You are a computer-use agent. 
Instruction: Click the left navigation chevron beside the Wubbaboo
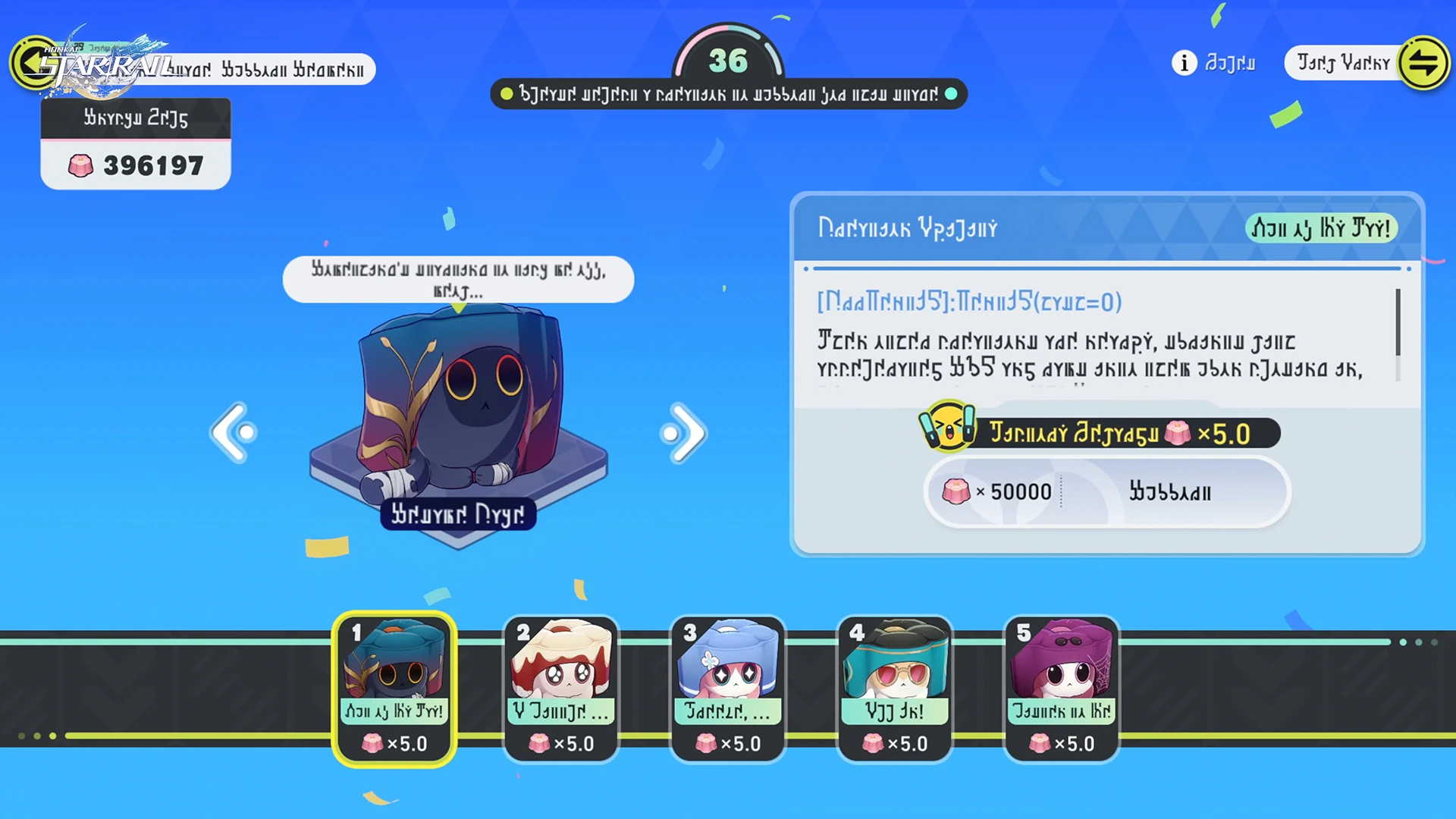click(234, 432)
